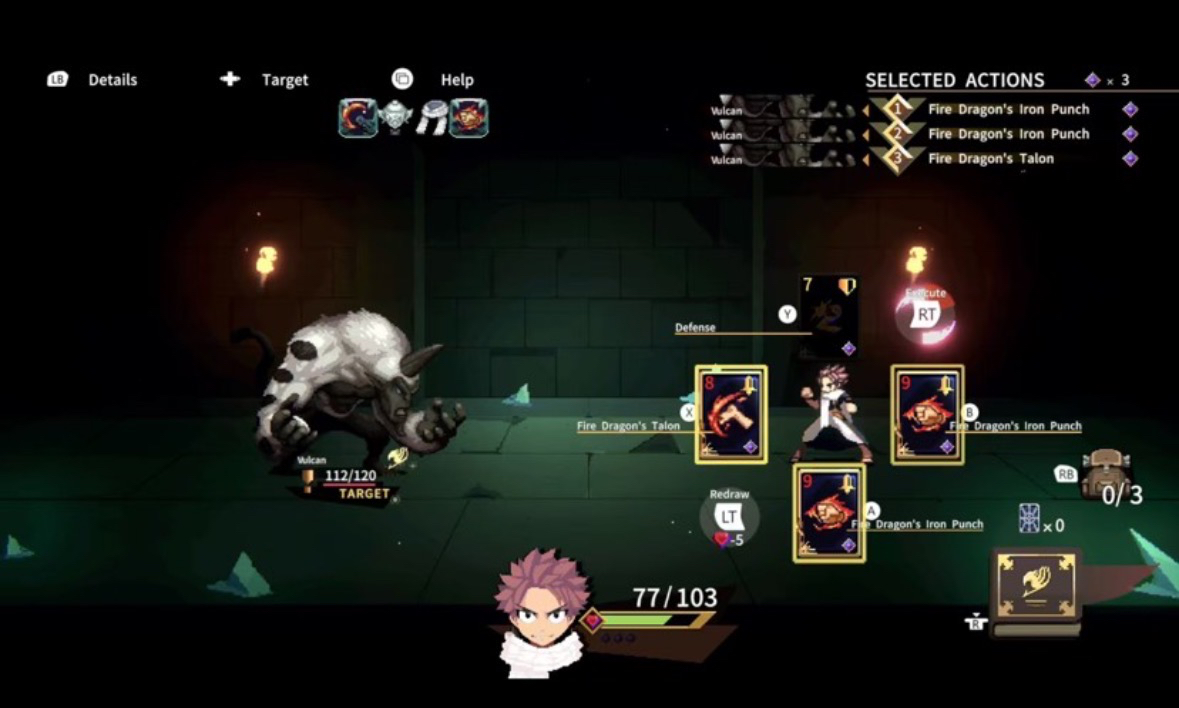Inspect the flaming crescent skill icon
The width and height of the screenshot is (1179, 708).
point(357,118)
